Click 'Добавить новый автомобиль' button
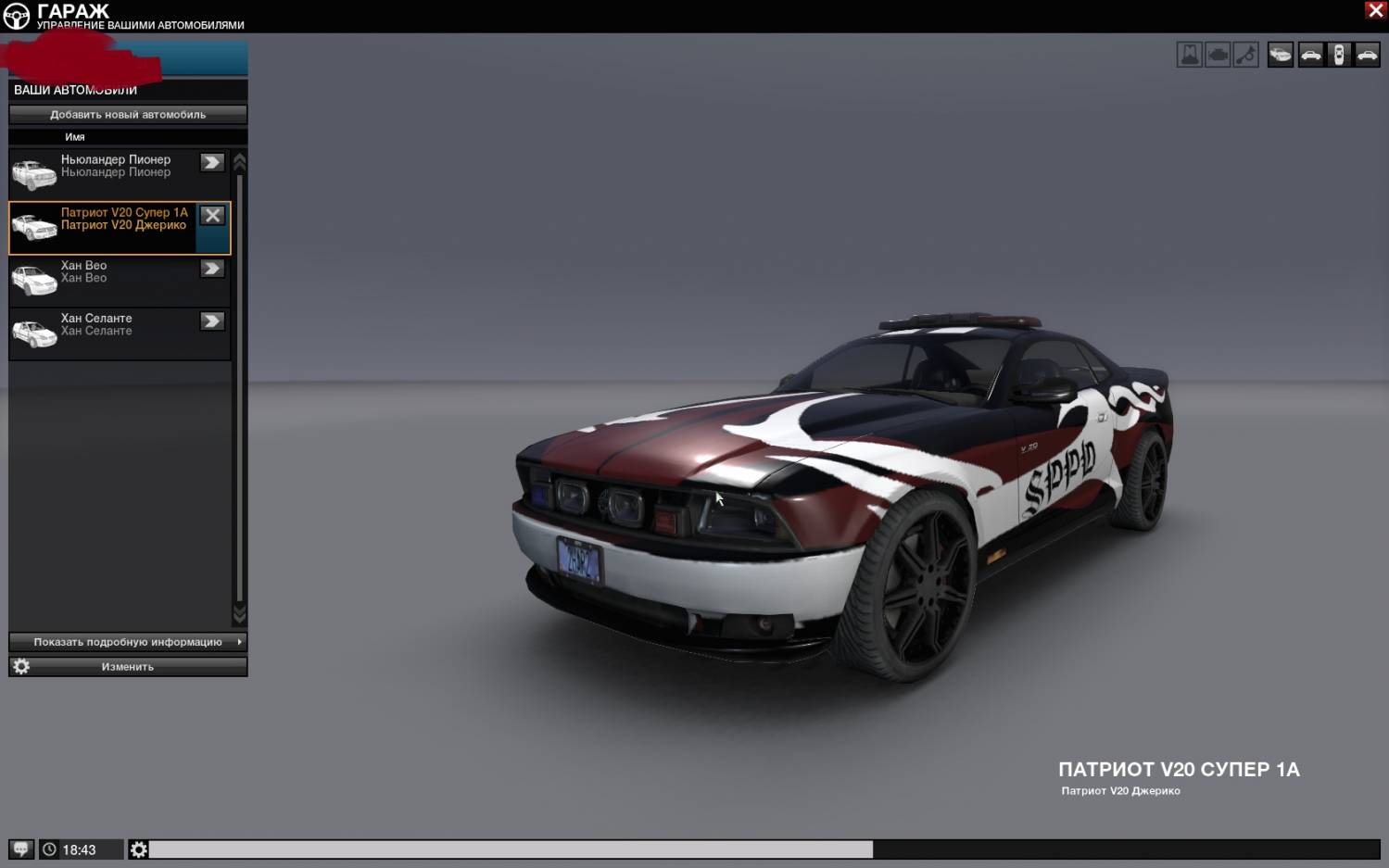 pyautogui.click(x=128, y=115)
